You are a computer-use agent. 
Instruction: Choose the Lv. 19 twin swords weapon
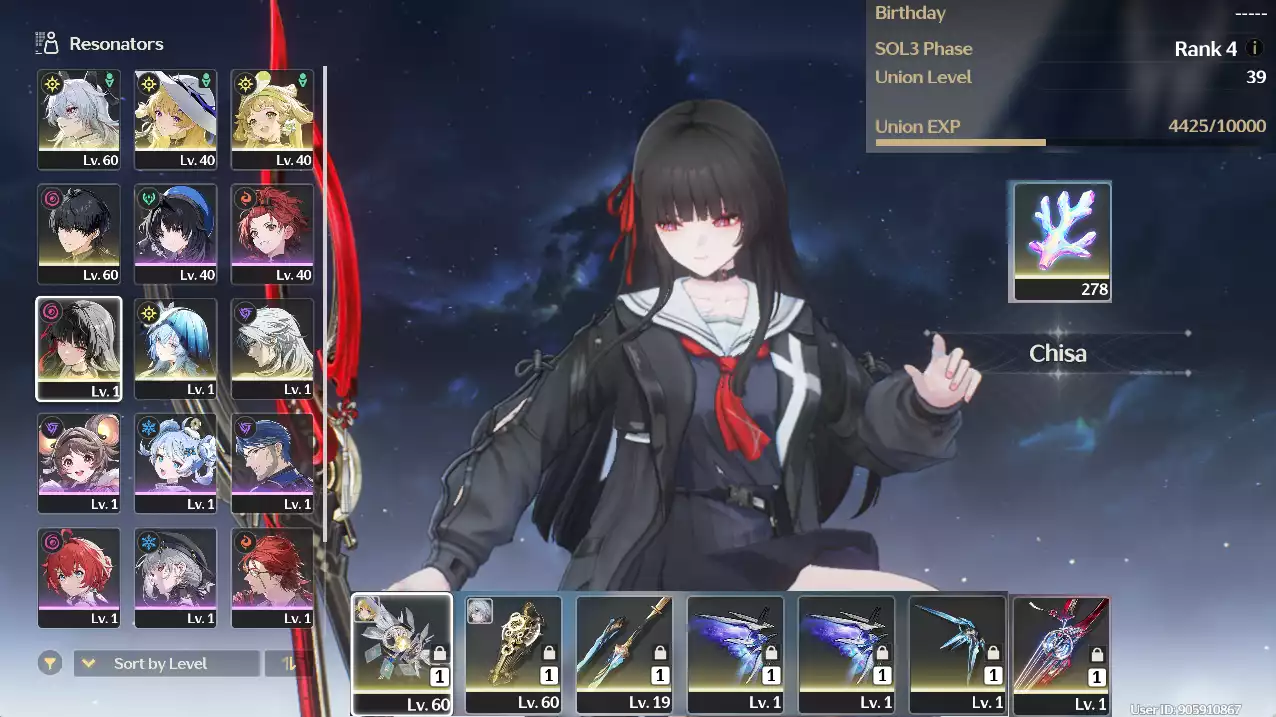[625, 654]
